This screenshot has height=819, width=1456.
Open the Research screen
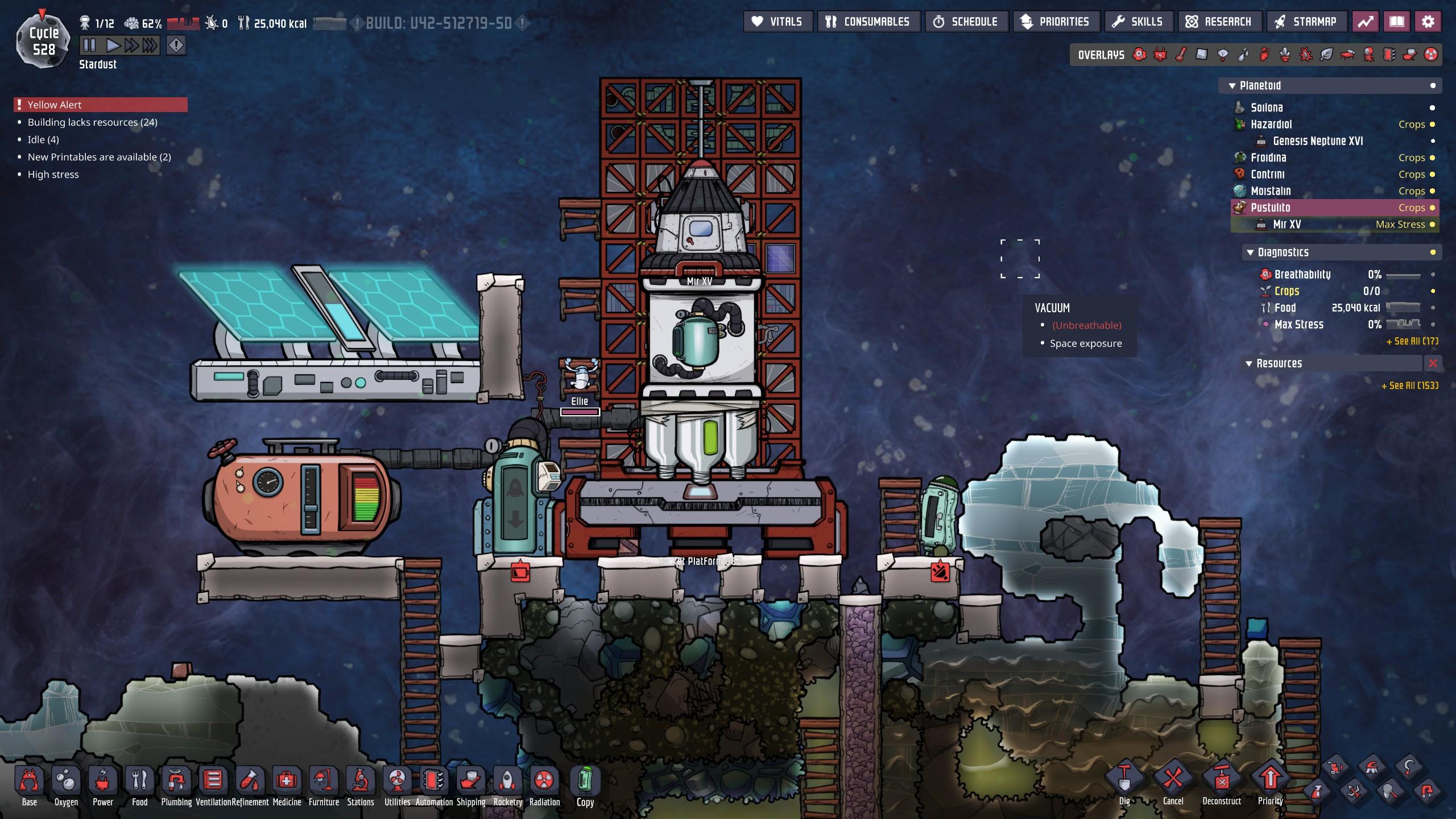(x=1219, y=22)
